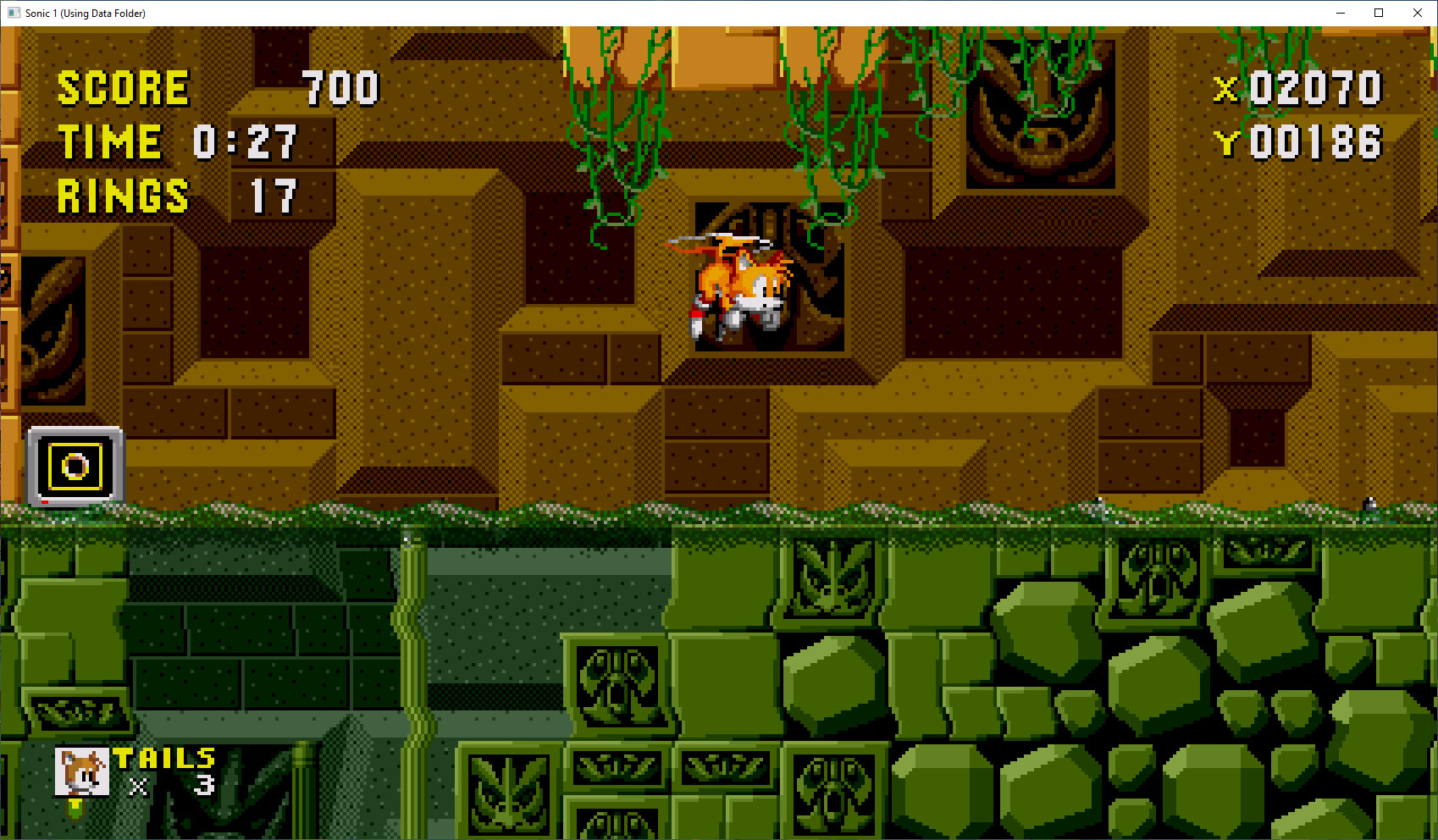
Task: Click the Sonic 1 title bar text
Action: 85,13
